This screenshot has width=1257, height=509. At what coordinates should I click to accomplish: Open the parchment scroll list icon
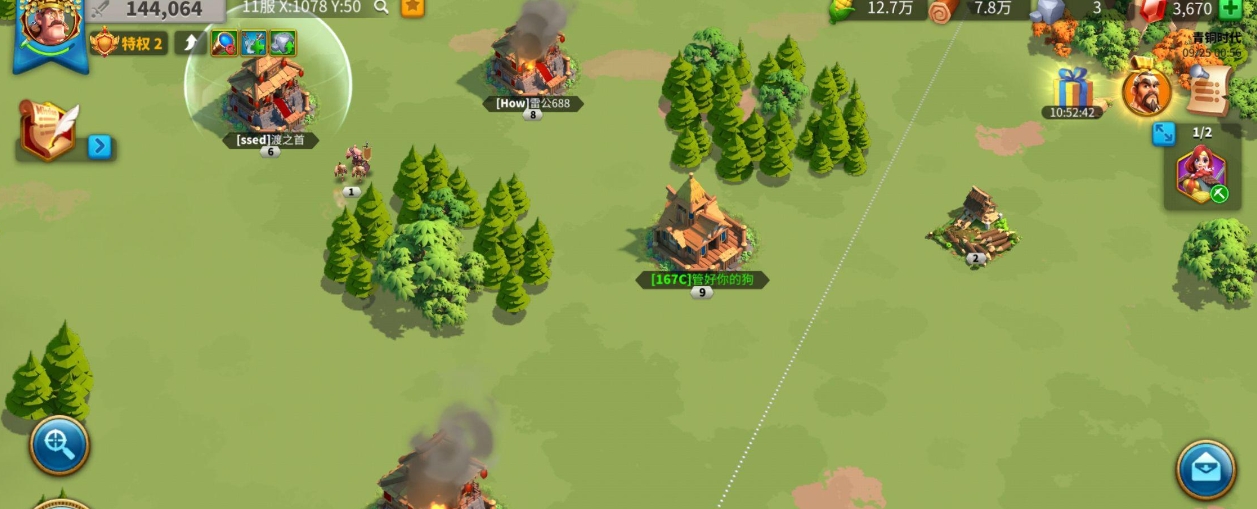[x=1208, y=90]
